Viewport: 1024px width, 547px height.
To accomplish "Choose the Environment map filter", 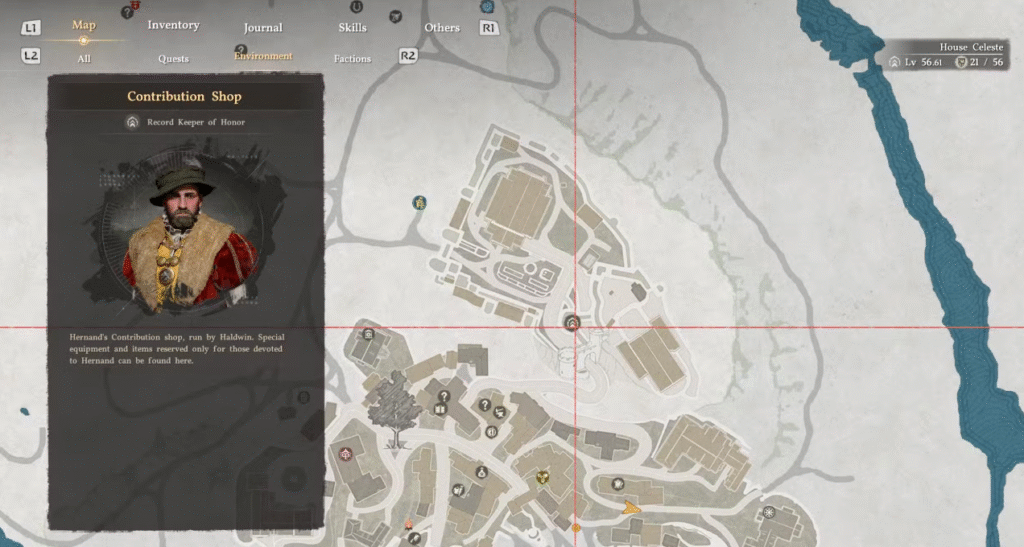I will pos(263,56).
